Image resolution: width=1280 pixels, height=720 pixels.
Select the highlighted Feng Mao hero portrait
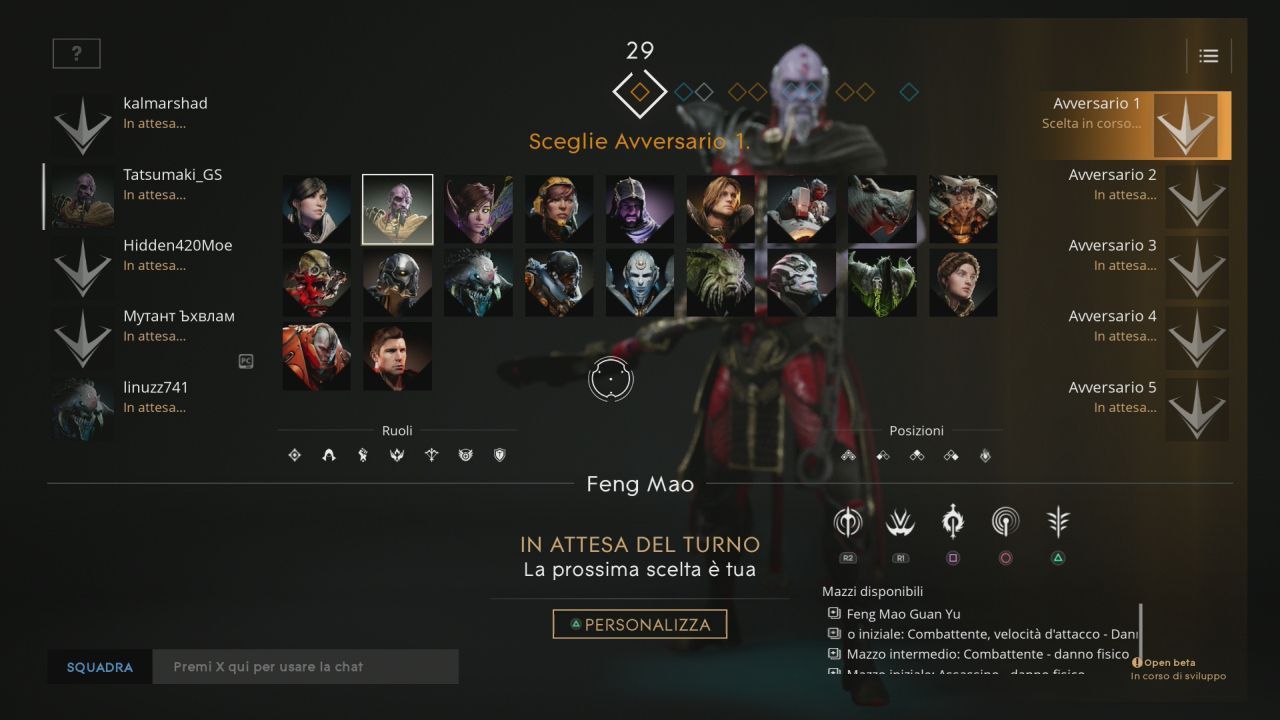pyautogui.click(x=397, y=208)
